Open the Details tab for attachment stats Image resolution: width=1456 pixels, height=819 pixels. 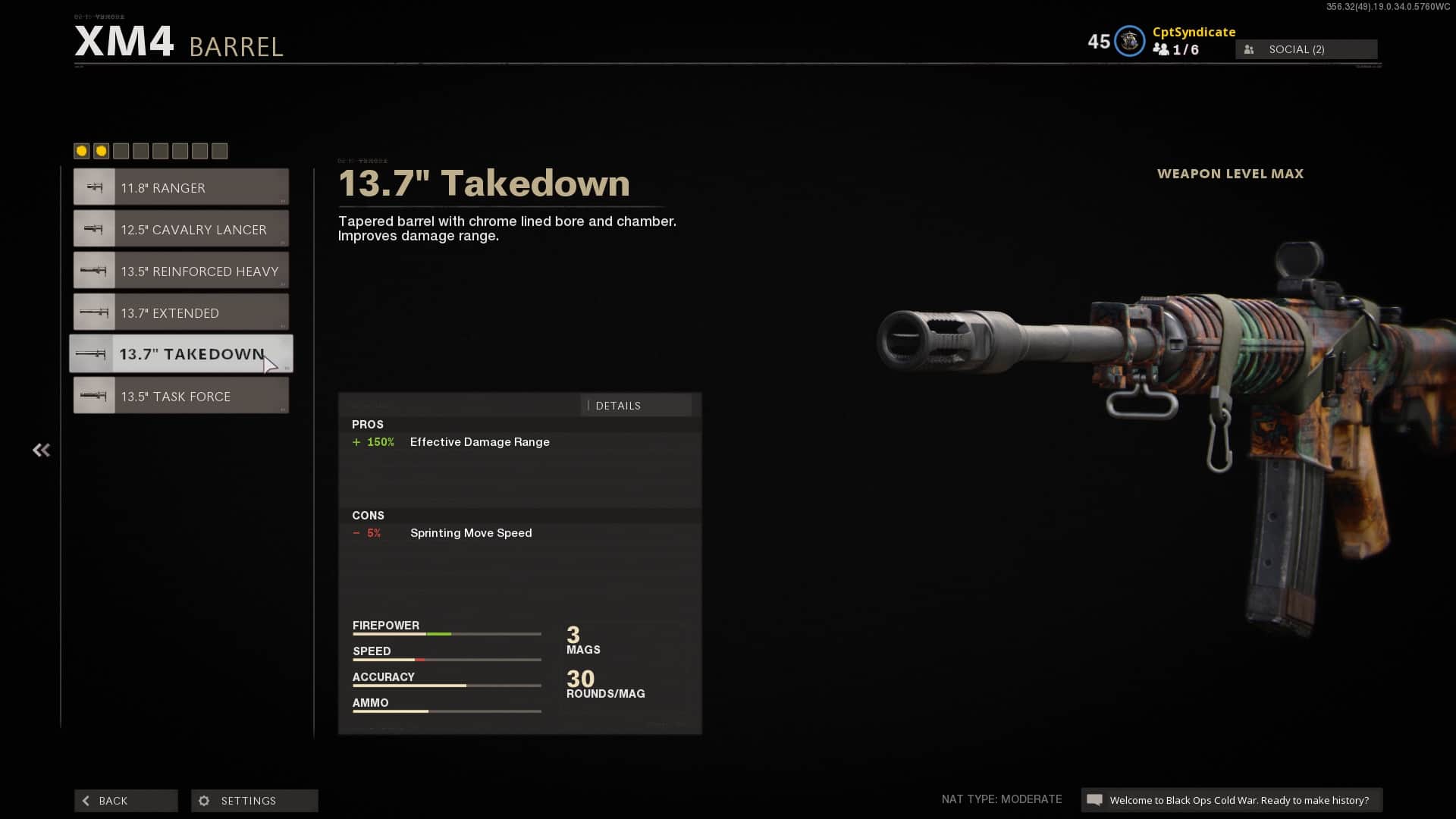(635, 406)
